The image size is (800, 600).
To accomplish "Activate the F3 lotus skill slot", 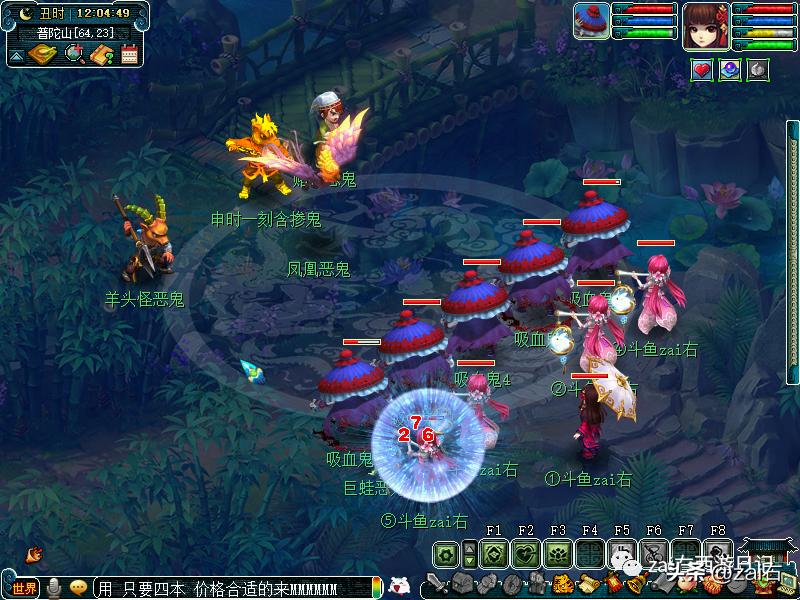I will click(x=558, y=553).
